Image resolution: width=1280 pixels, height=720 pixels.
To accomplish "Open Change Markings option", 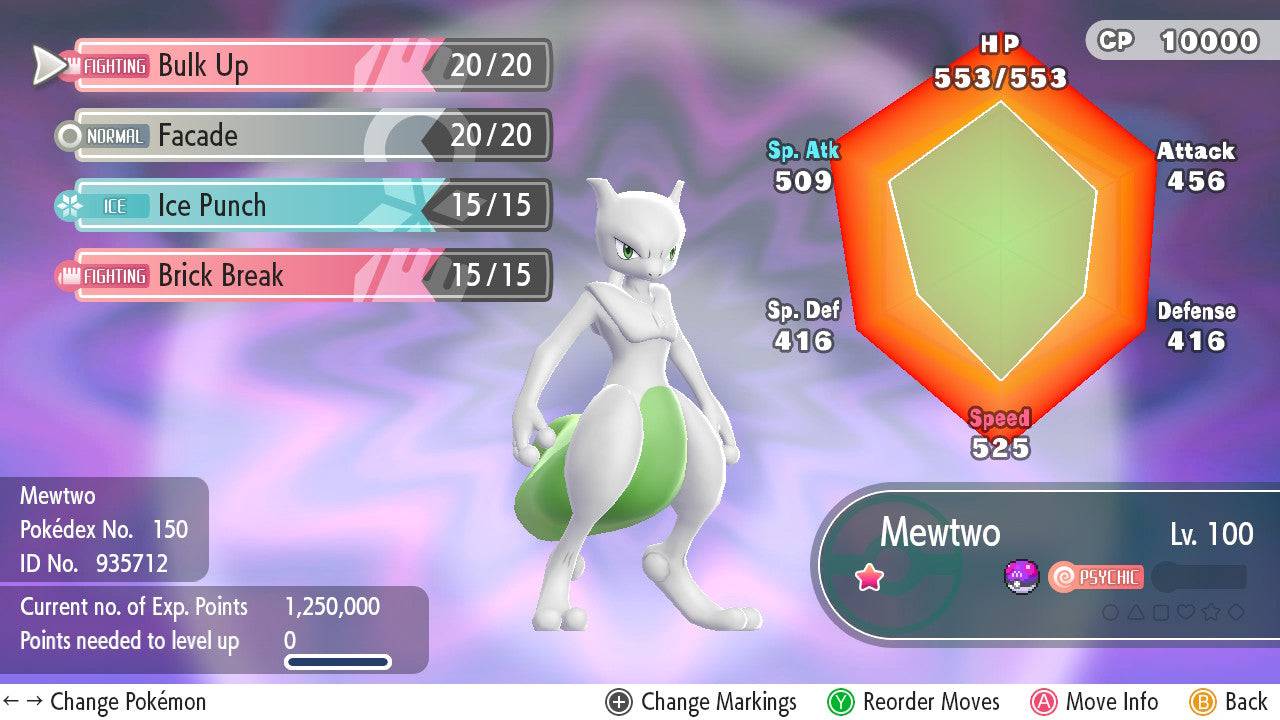I will (x=701, y=702).
